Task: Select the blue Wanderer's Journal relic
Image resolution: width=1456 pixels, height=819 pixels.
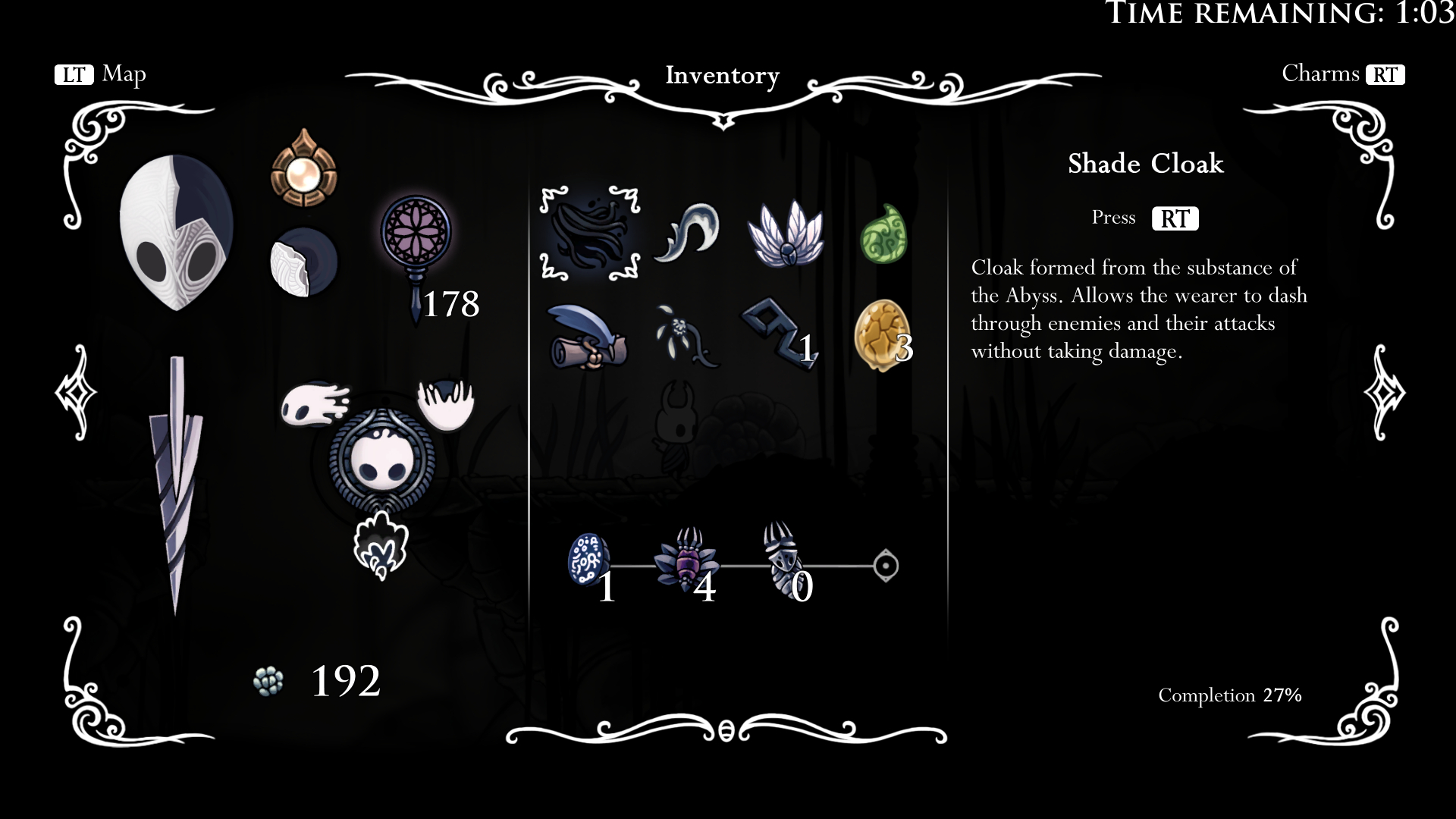Action: pos(588,561)
